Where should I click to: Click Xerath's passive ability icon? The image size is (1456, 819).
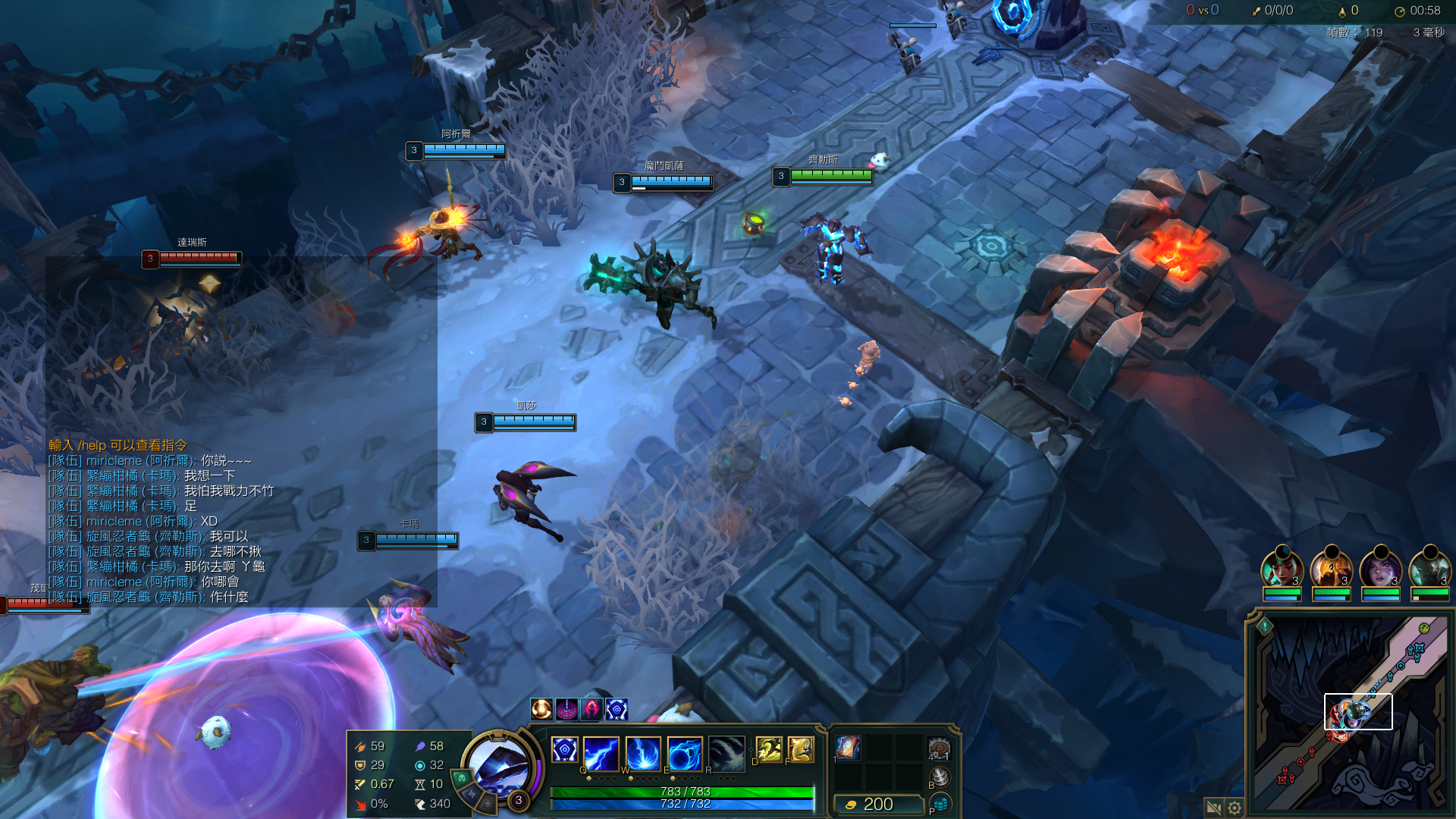coord(564,750)
